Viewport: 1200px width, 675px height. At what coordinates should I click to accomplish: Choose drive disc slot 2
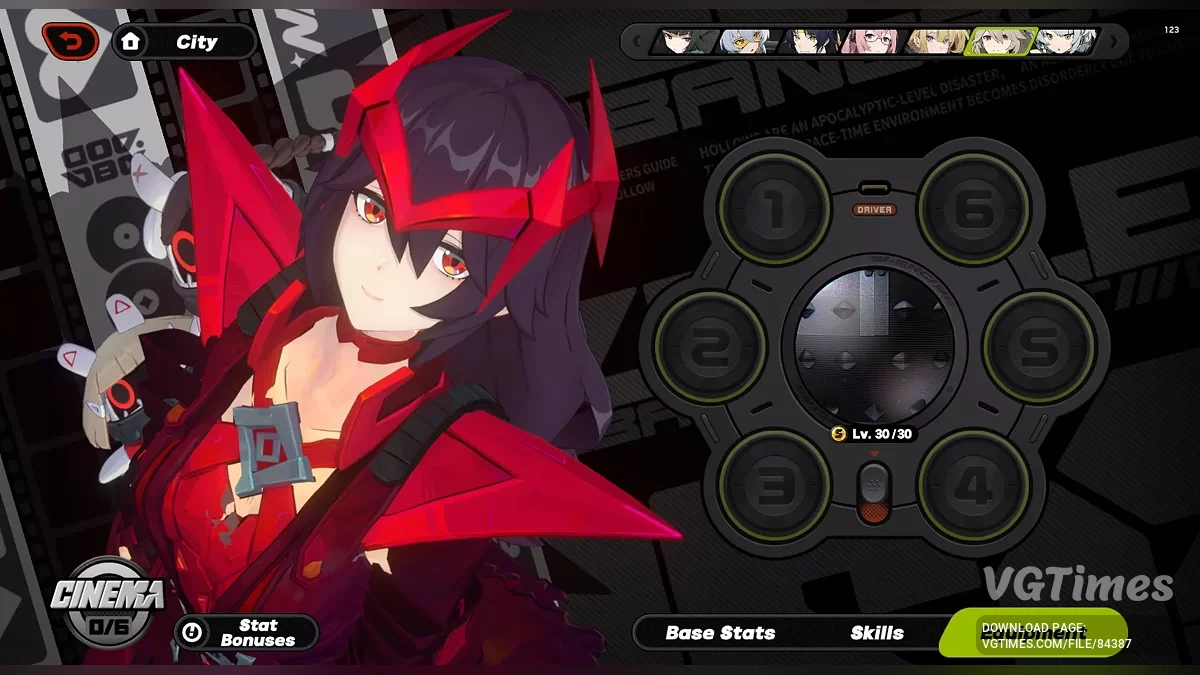coord(710,347)
